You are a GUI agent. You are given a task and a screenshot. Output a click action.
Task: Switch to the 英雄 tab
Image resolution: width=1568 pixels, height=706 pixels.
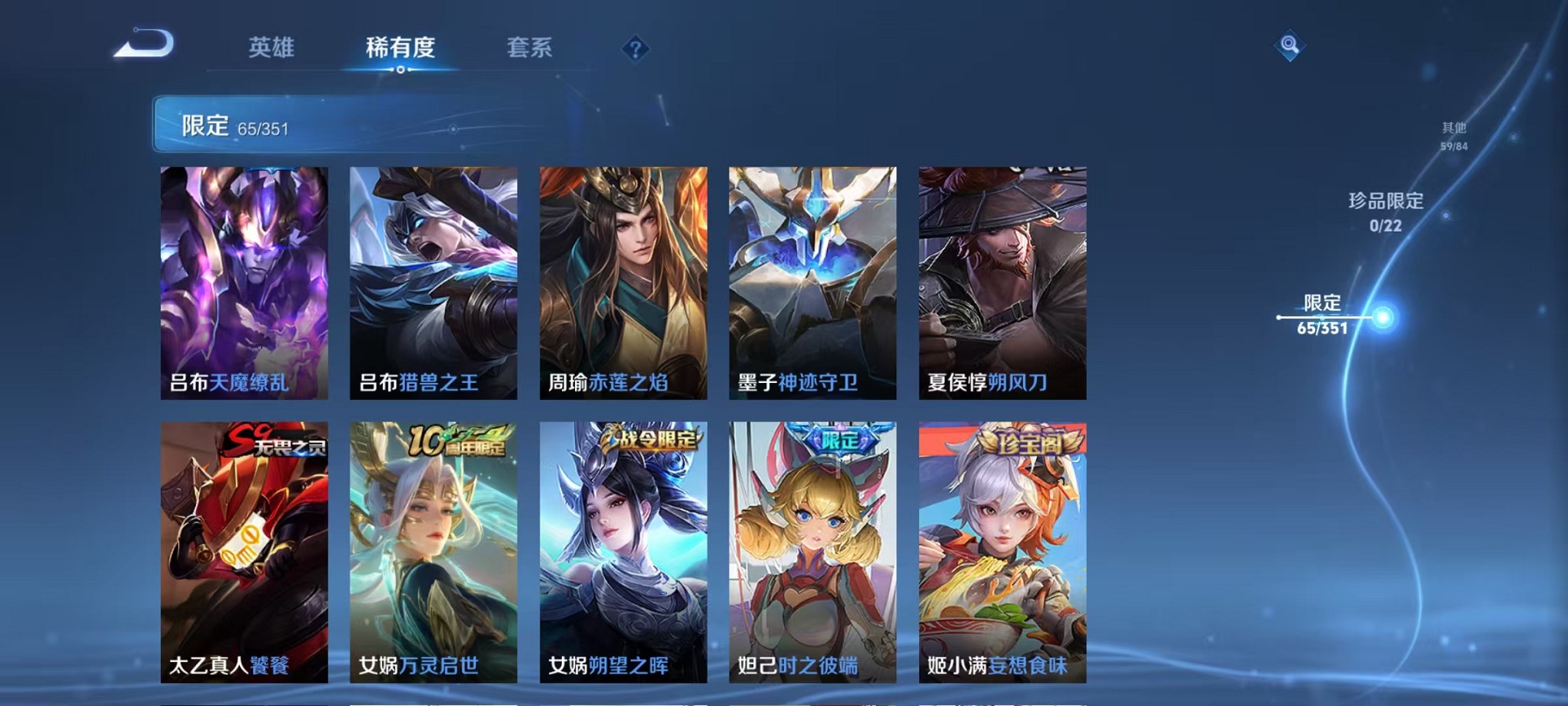click(273, 47)
